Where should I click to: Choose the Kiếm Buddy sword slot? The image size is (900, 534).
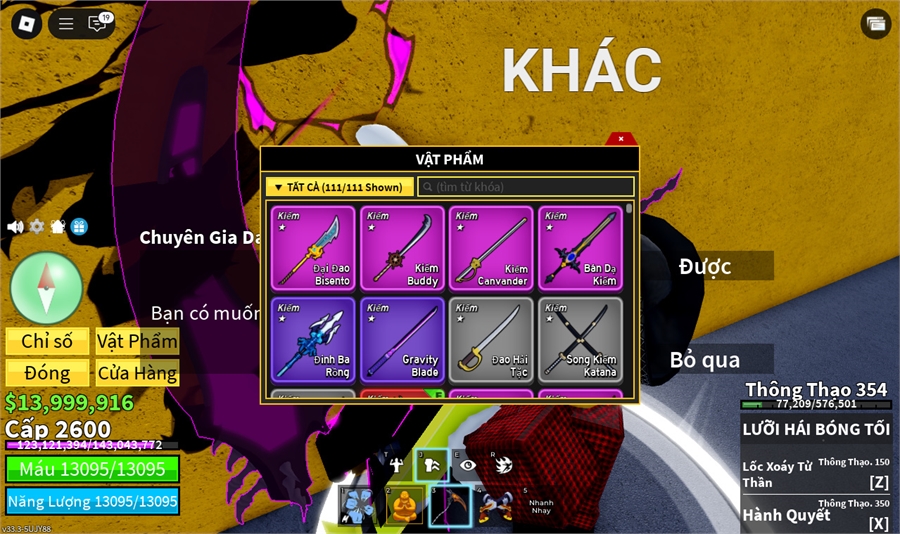(402, 248)
